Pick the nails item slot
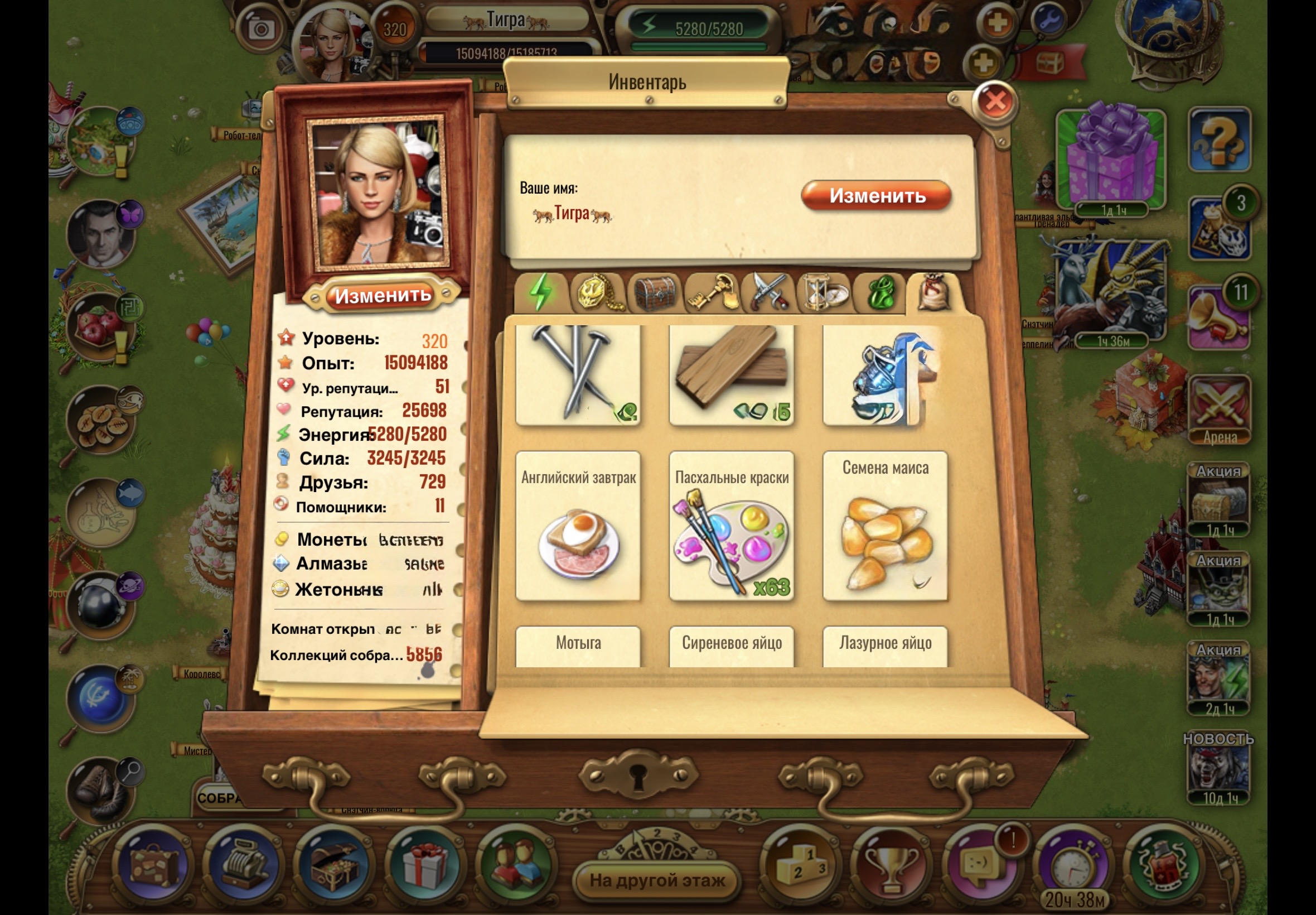Viewport: 1316px width, 915px height. [x=578, y=375]
